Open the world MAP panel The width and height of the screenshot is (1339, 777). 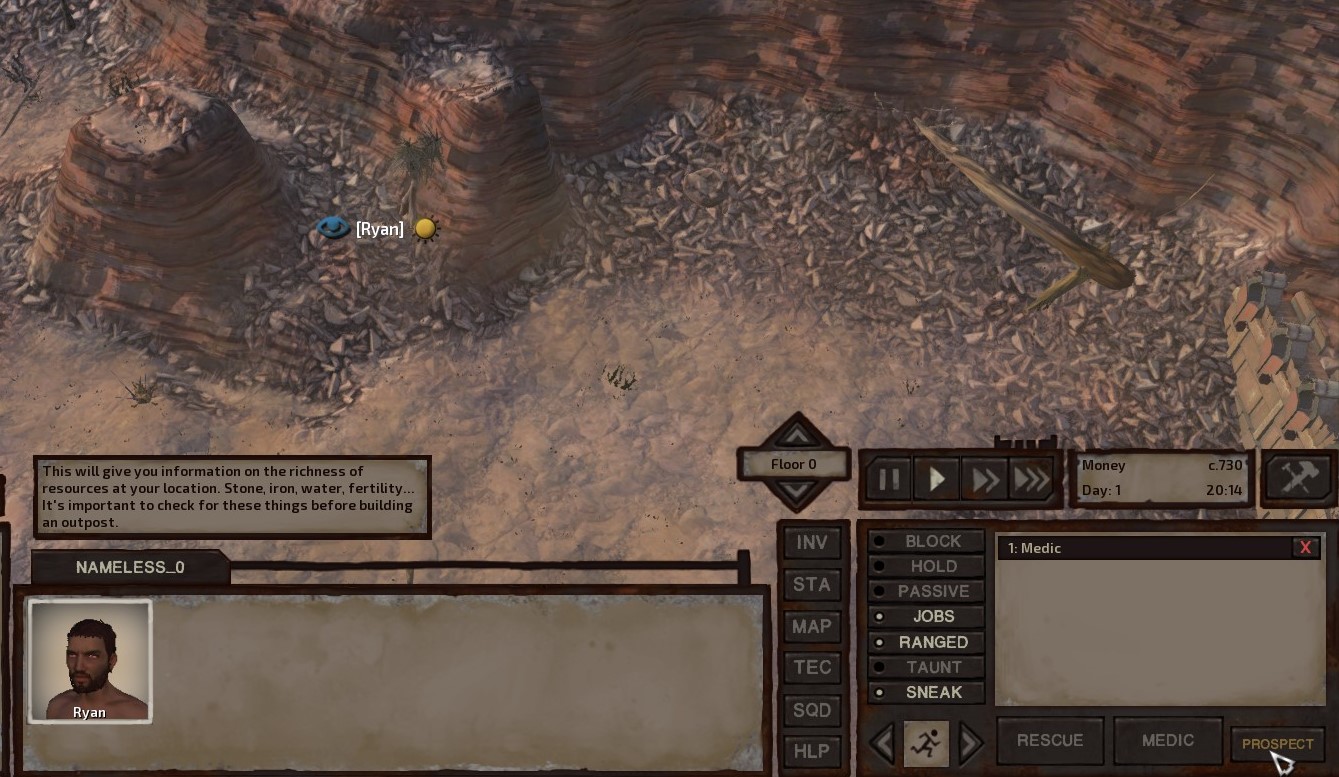pos(812,626)
